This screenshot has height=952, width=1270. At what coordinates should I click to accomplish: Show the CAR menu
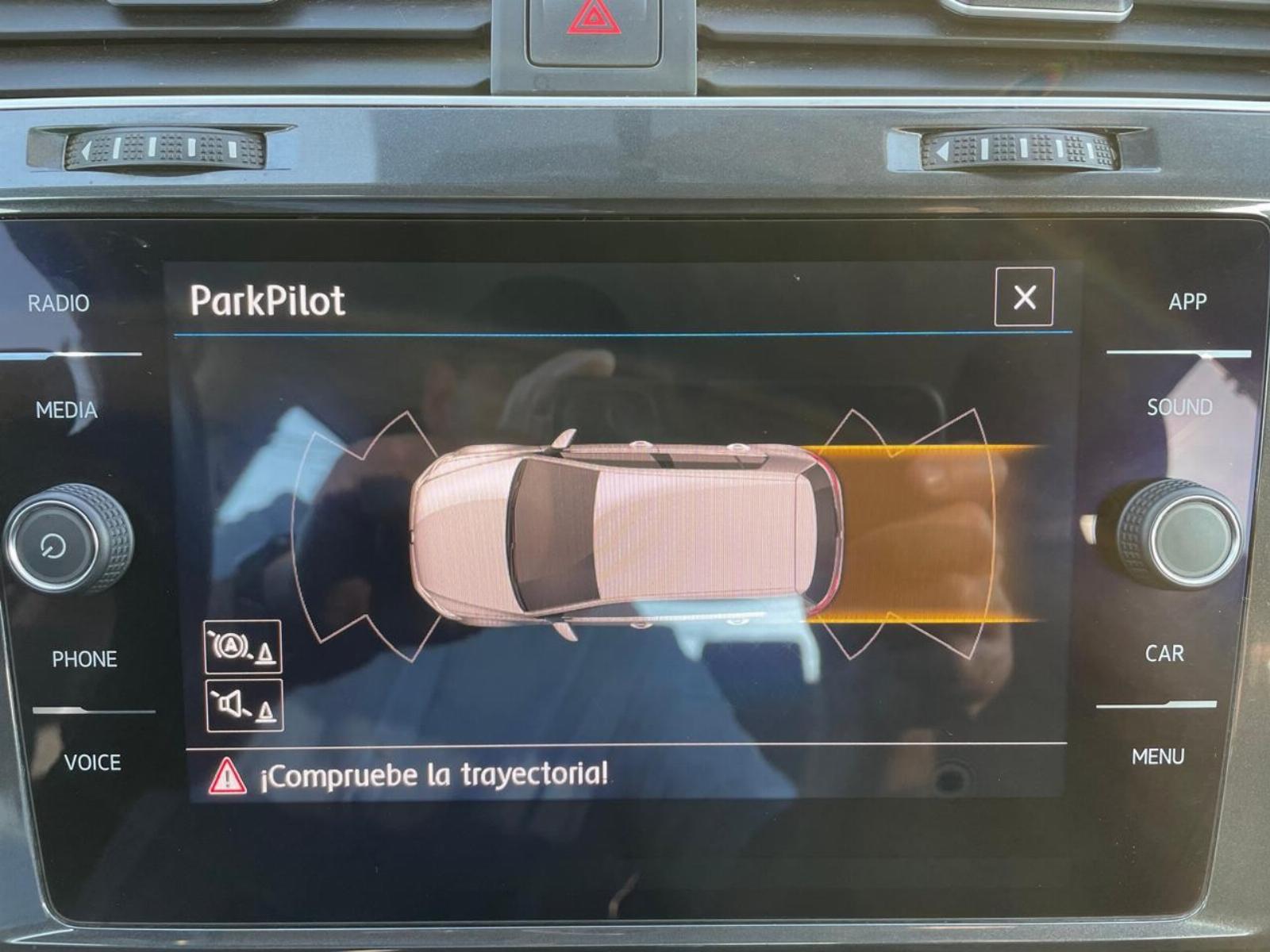pos(1164,654)
